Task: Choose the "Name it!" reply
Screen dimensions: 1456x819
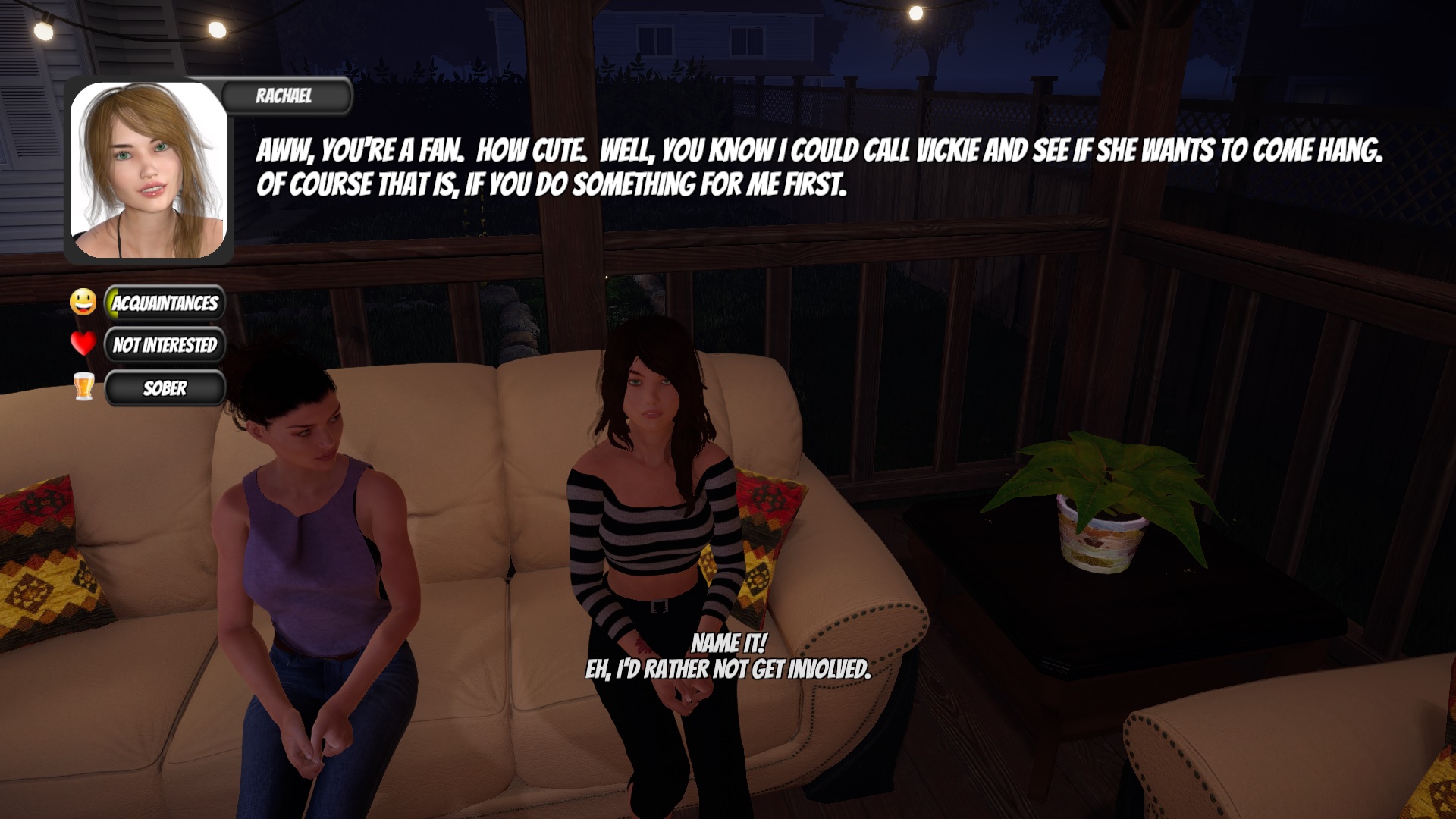Action: pyautogui.click(x=728, y=643)
